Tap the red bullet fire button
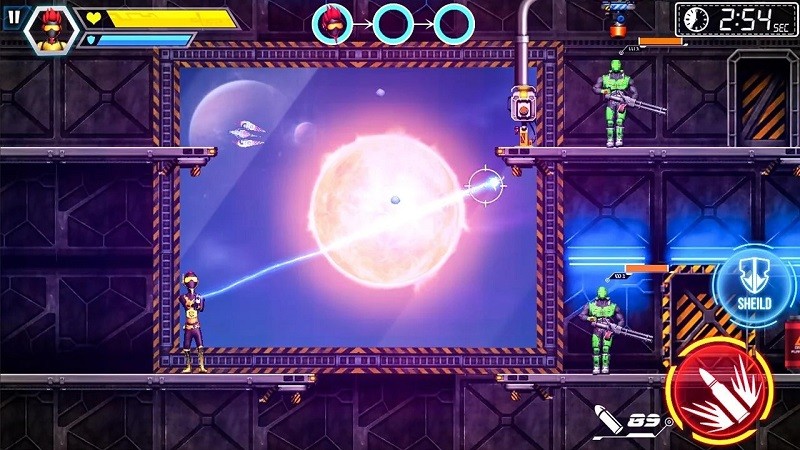Viewport: 800px width, 450px height. (x=719, y=390)
